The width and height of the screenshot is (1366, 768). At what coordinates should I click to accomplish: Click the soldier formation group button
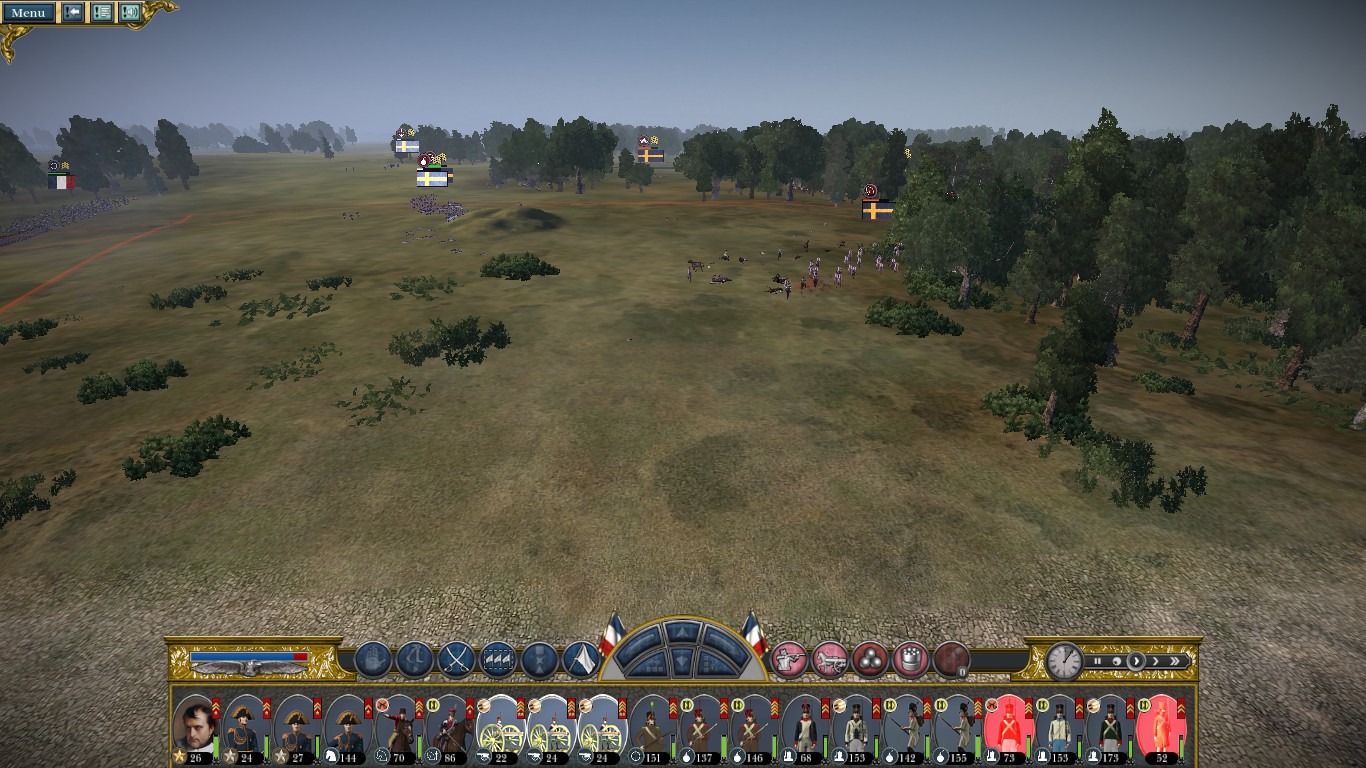[498, 659]
